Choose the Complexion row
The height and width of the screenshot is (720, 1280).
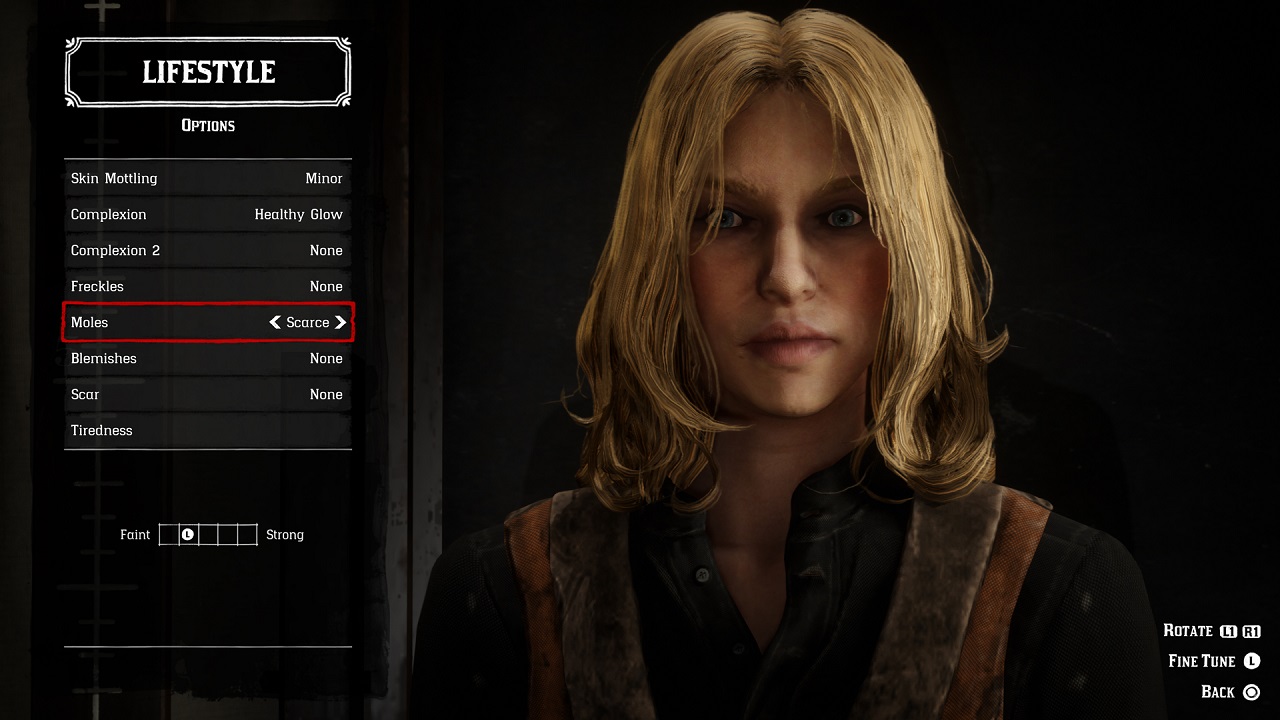207,214
